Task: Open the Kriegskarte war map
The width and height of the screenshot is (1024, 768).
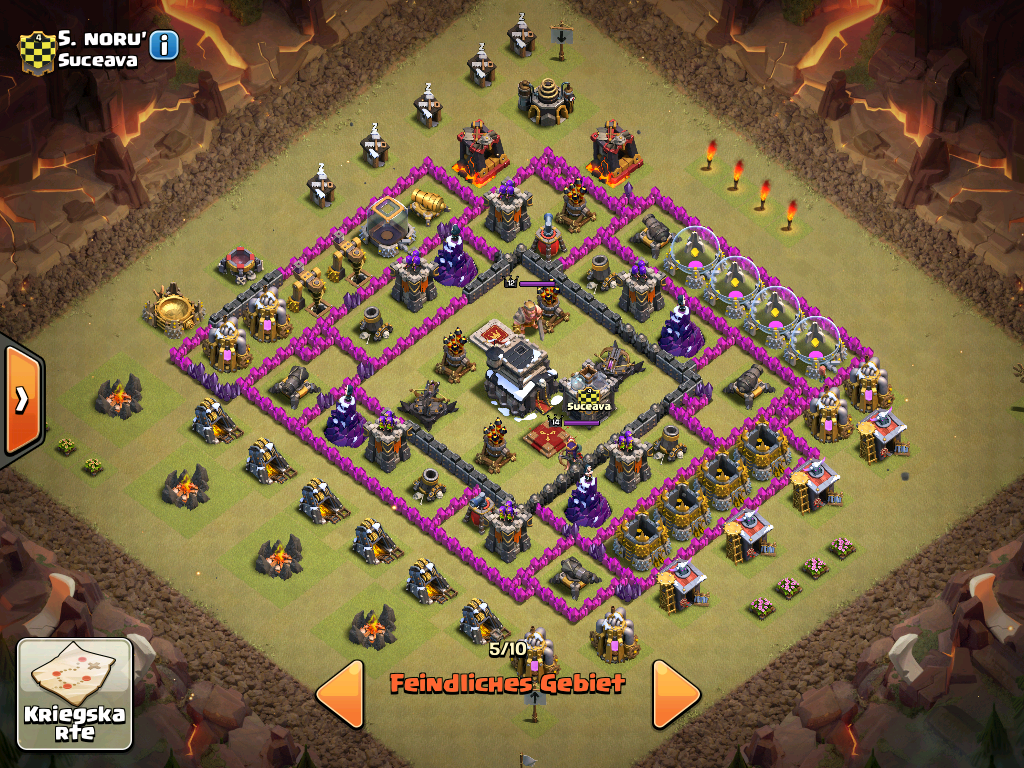Action: 75,694
